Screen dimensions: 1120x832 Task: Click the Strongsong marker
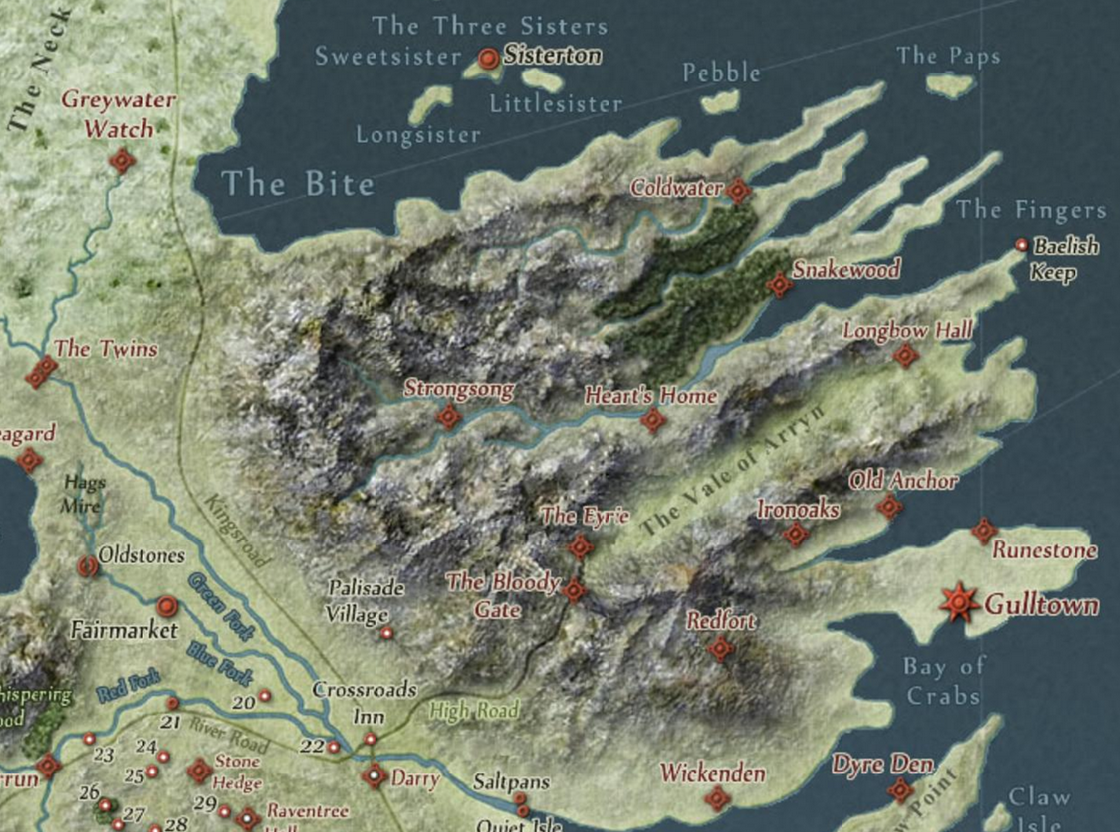click(x=449, y=416)
